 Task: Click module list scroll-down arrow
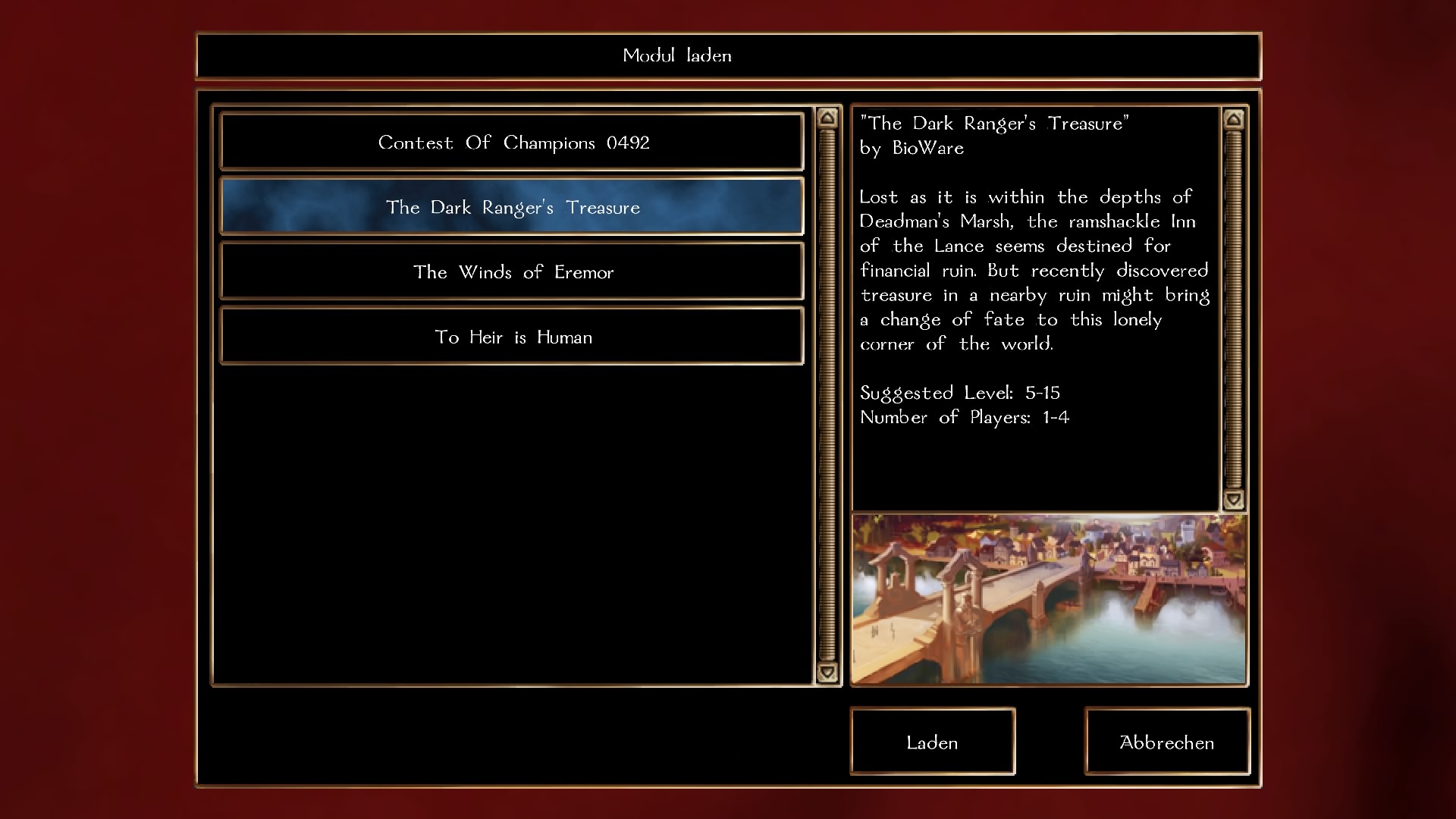pos(827,672)
